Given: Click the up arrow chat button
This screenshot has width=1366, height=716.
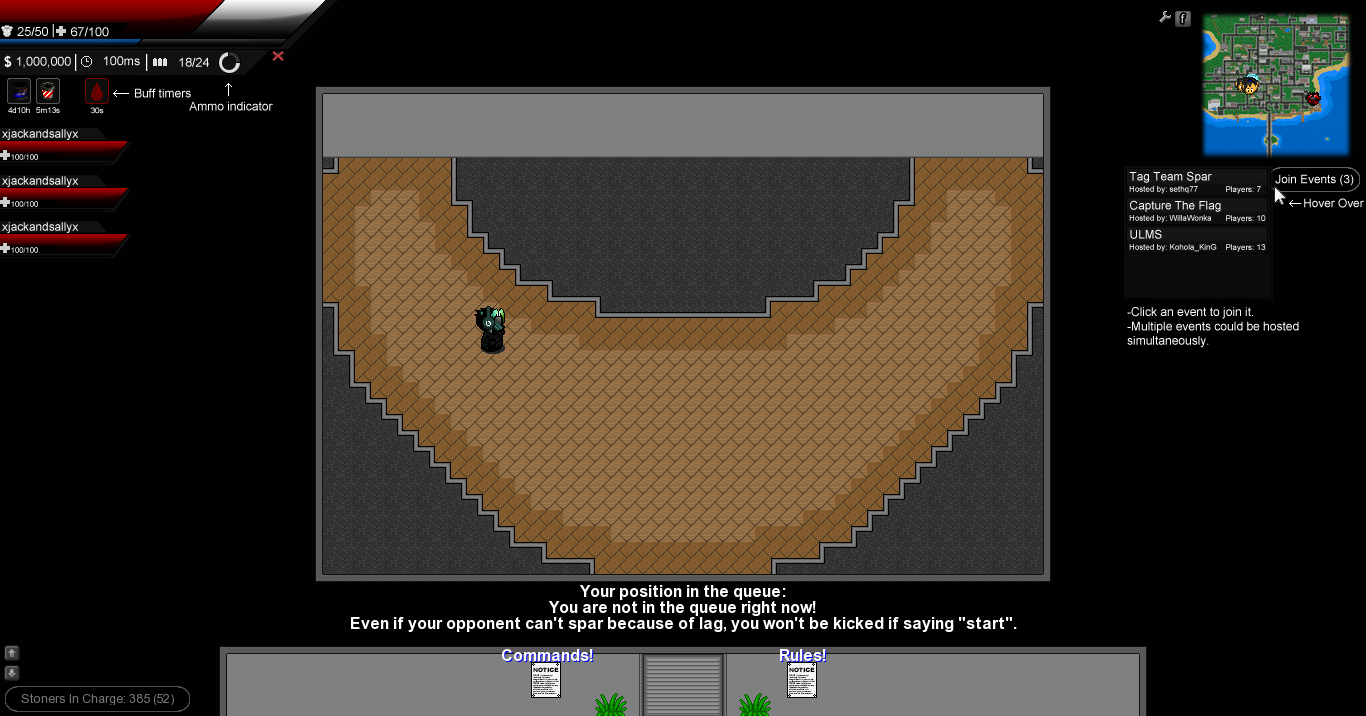Looking at the screenshot, I should click(x=12, y=653).
